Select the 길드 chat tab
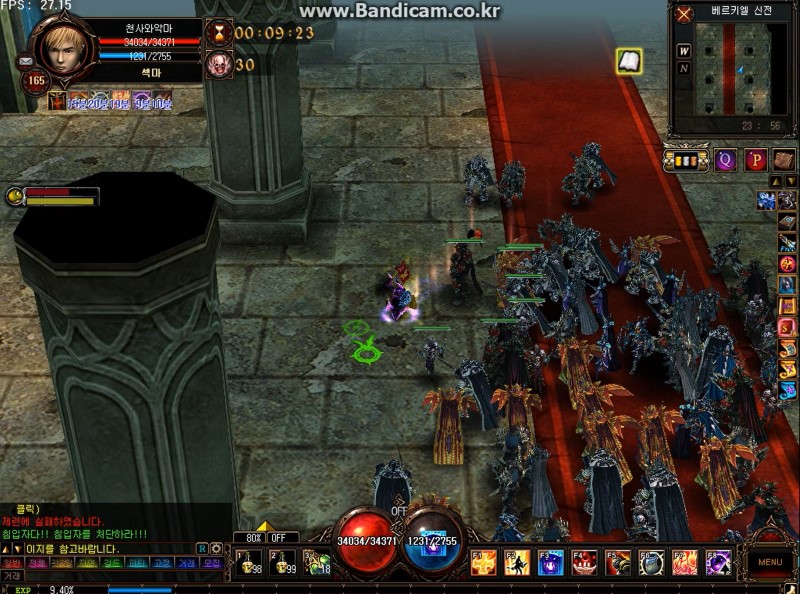This screenshot has height=594, width=800. 112,563
